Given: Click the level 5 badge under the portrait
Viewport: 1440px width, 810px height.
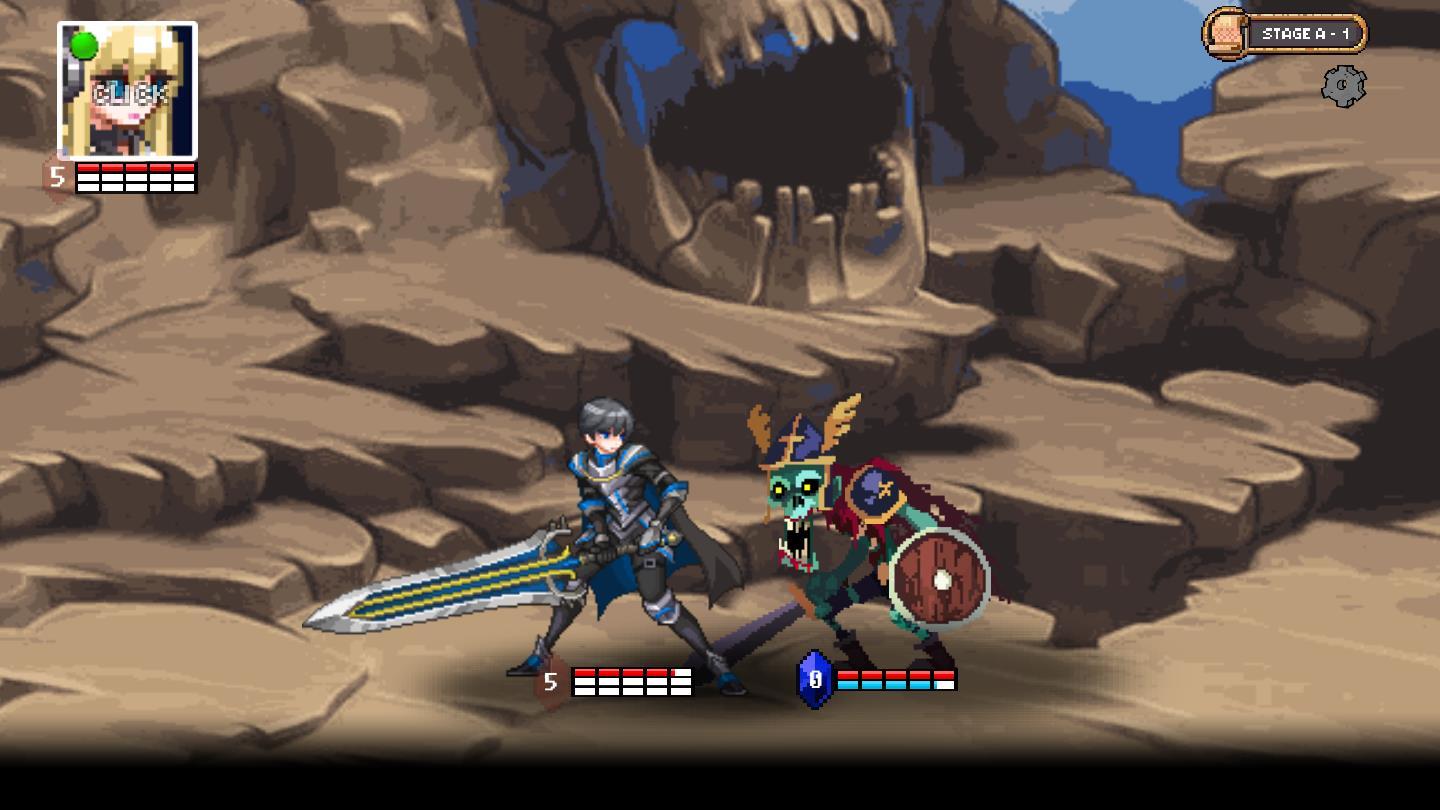Looking at the screenshot, I should click(x=56, y=177).
